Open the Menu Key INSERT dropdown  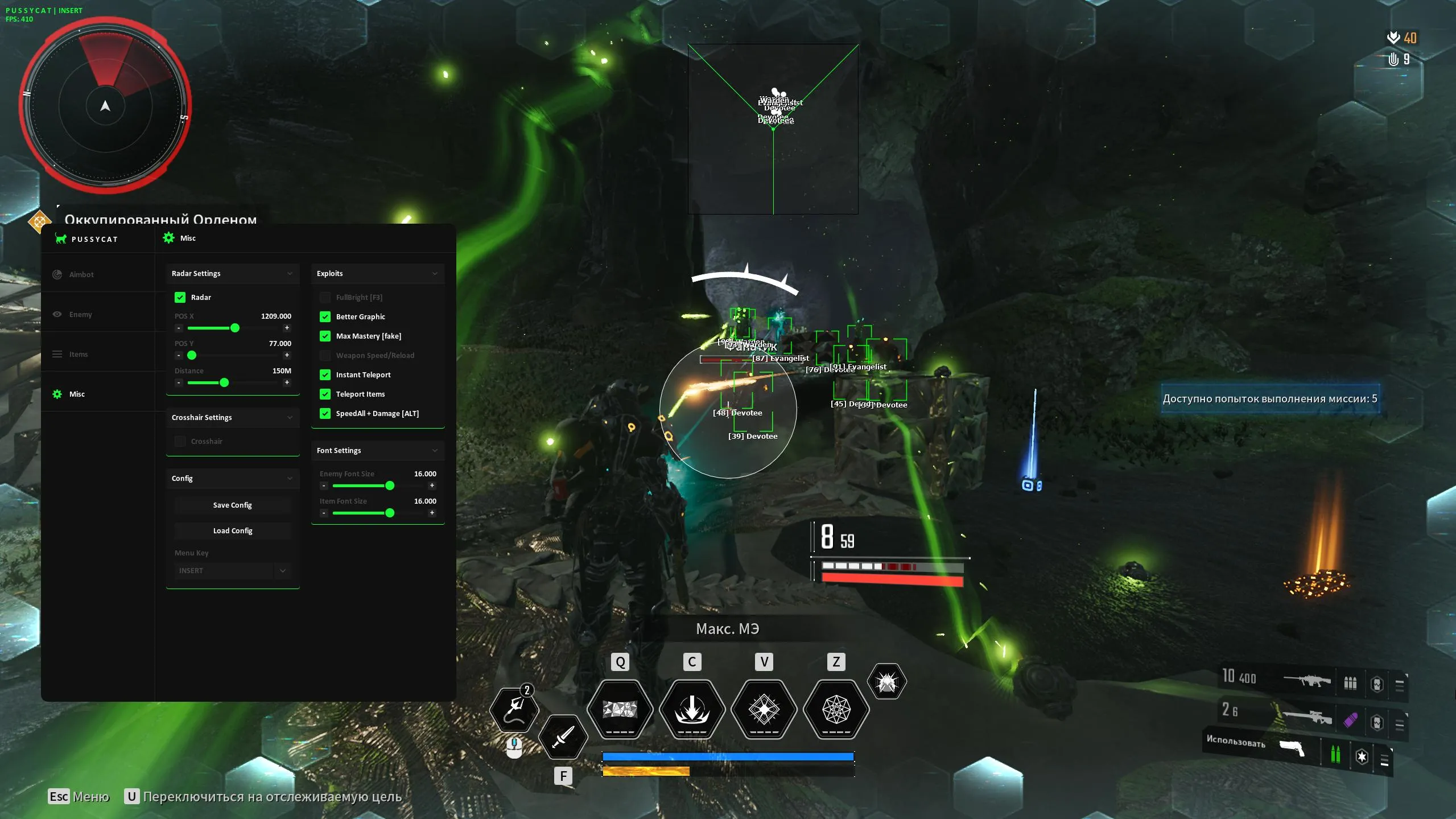coord(233,571)
